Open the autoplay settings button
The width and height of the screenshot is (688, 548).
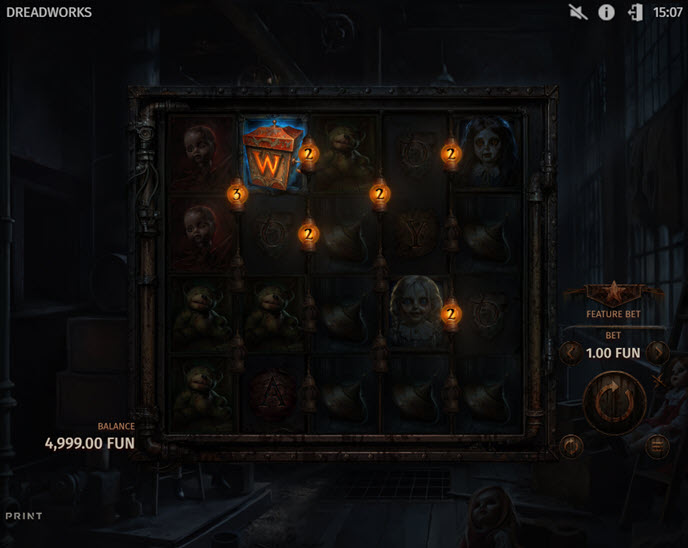tap(570, 445)
